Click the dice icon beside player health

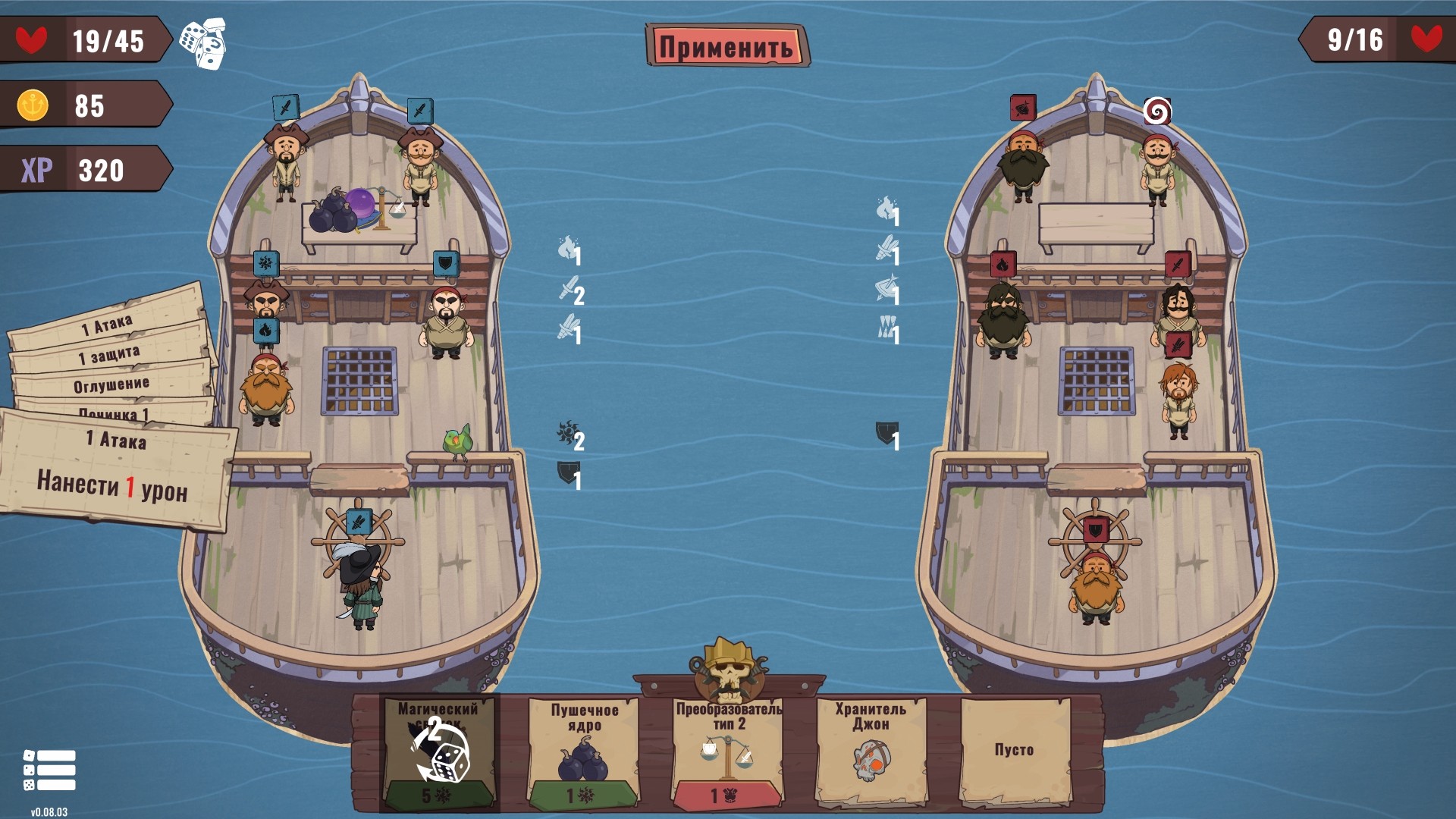(x=203, y=43)
